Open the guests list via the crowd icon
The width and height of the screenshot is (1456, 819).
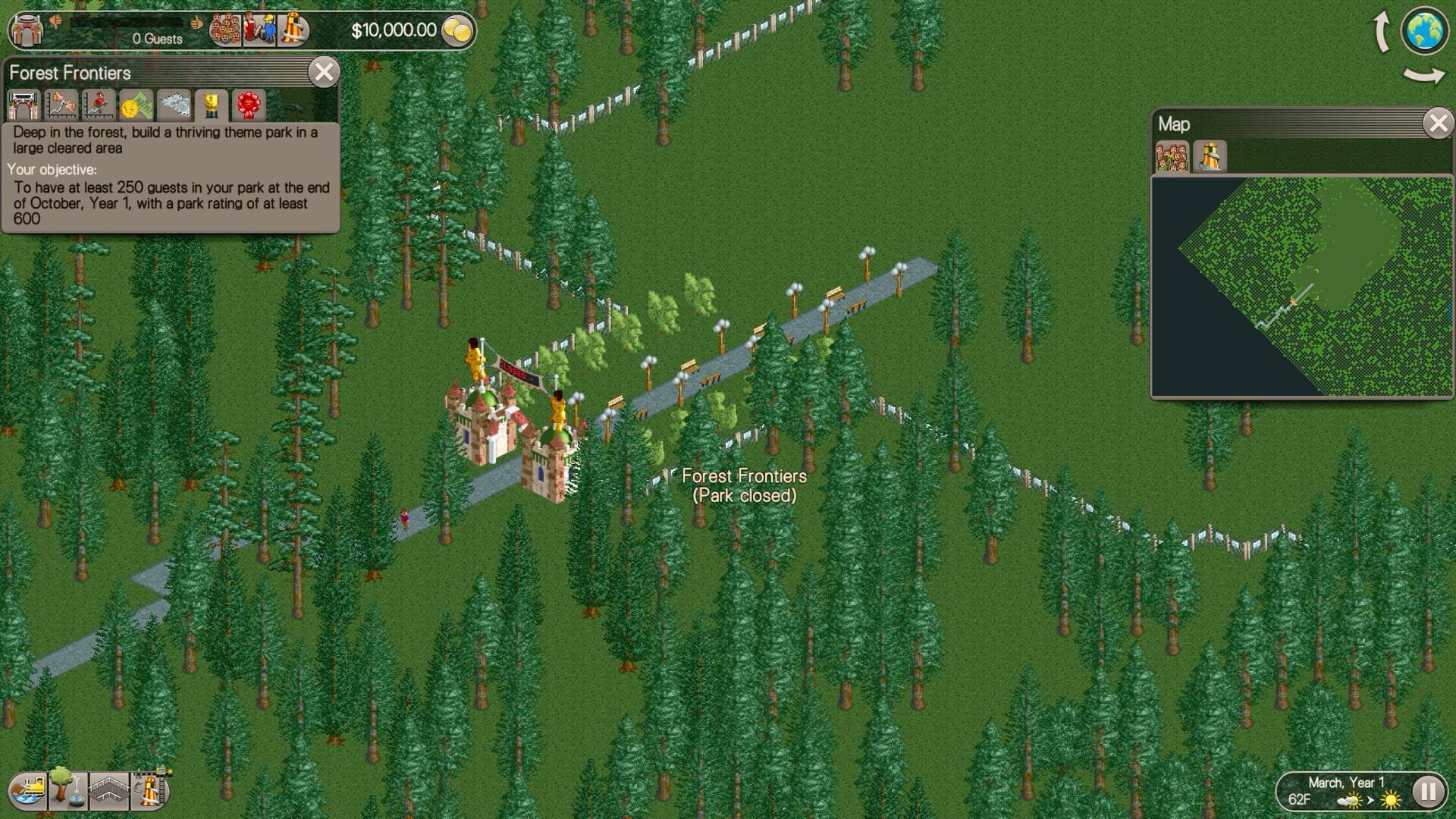[225, 29]
